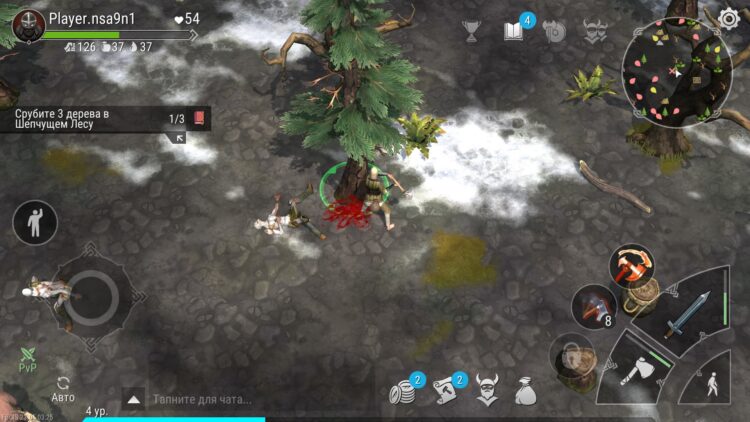The image size is (750, 422).
Task: Open the horned helmet and shield icon
Action: pos(554,31)
